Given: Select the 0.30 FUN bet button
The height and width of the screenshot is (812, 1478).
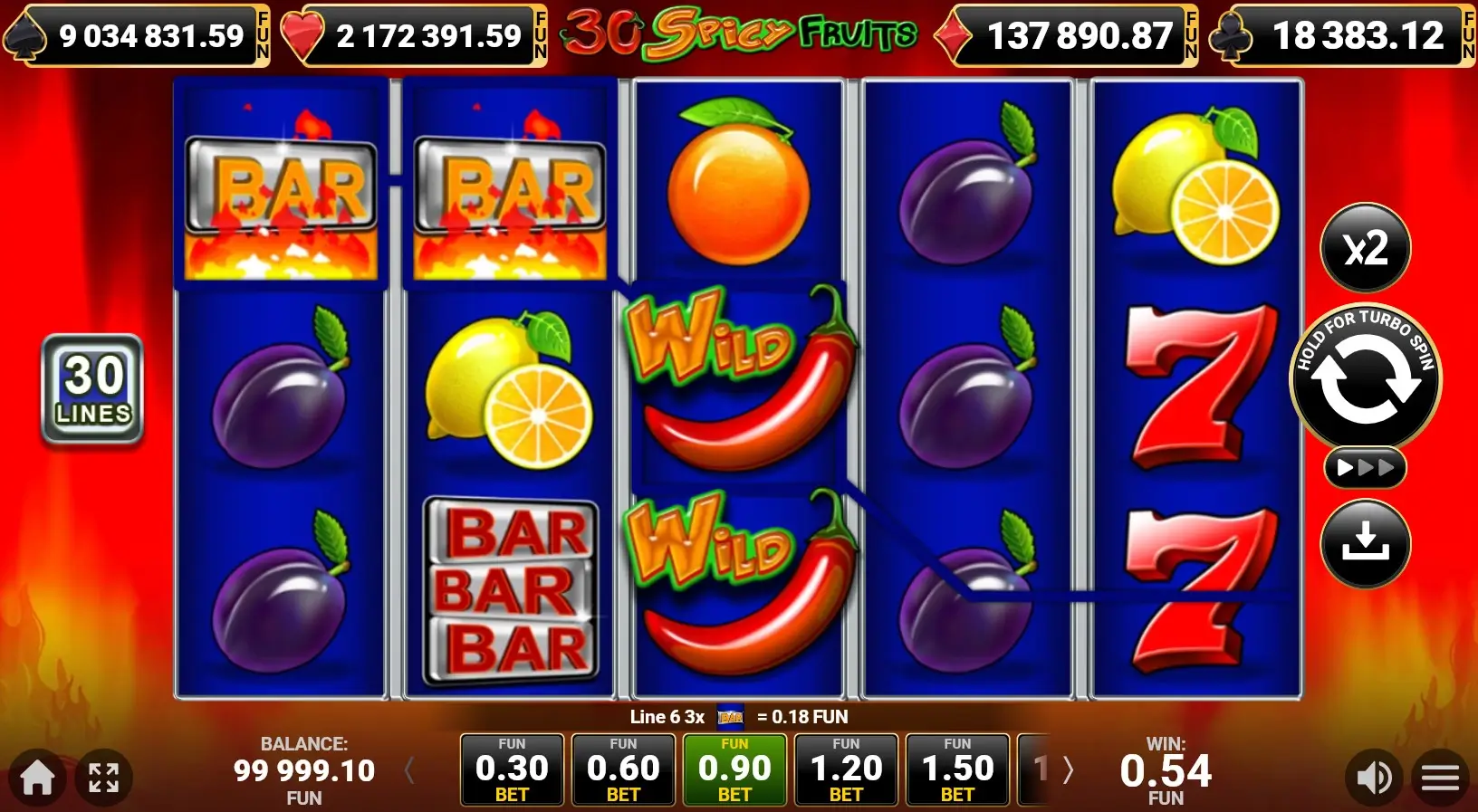Looking at the screenshot, I should pyautogui.click(x=512, y=770).
